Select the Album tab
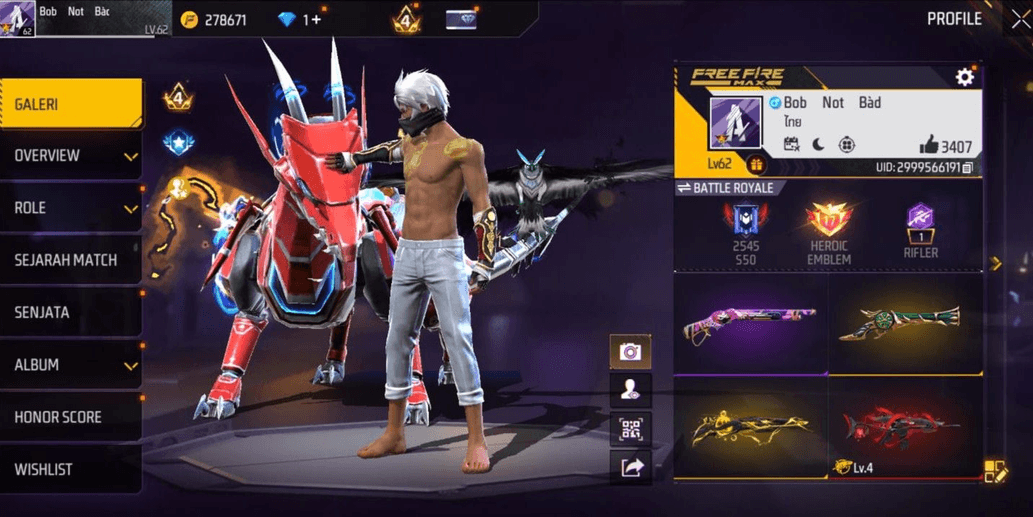Viewport: 1033px width, 517px height. click(x=71, y=365)
